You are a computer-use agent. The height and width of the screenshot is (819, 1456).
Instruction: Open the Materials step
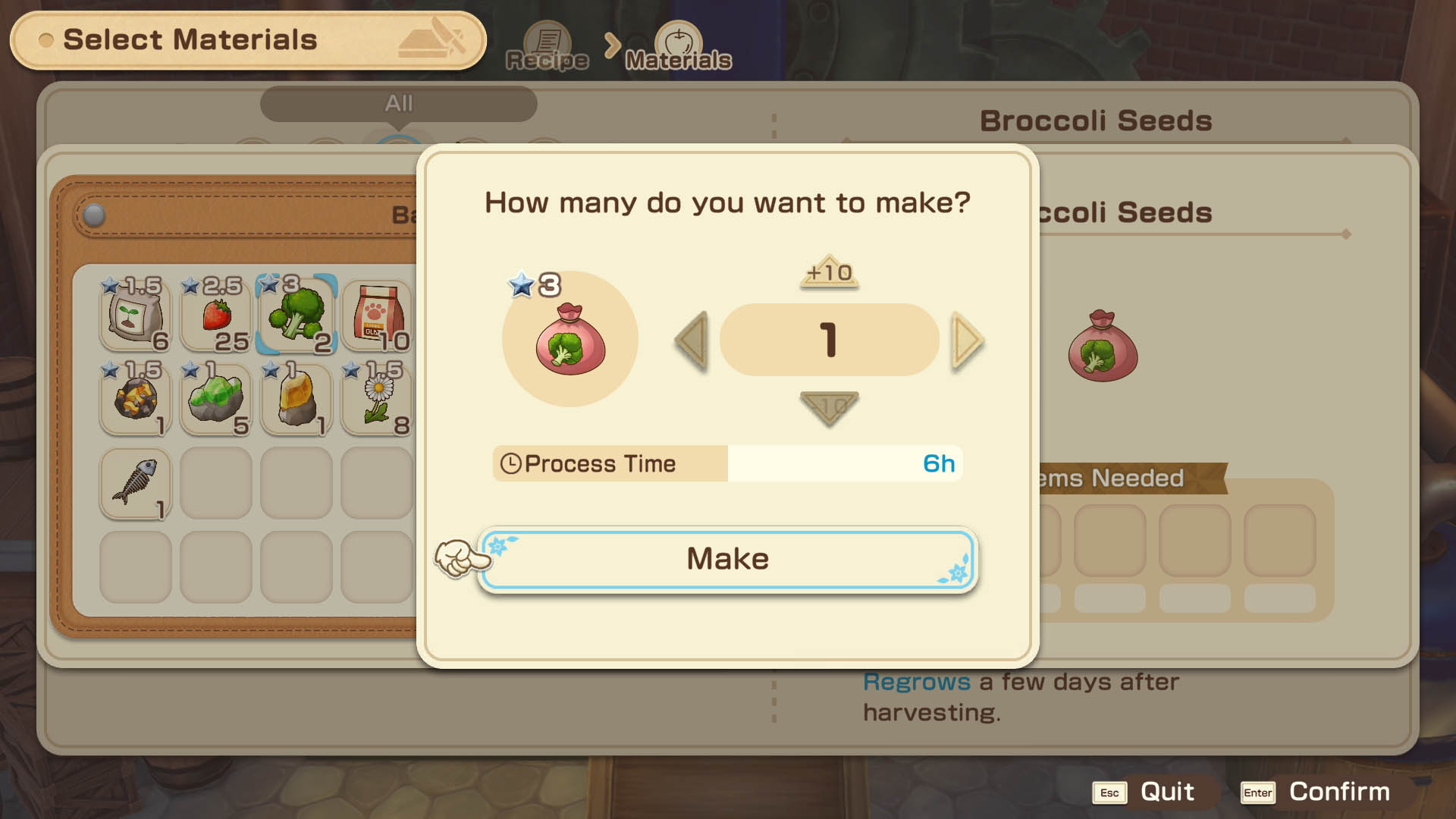click(x=678, y=47)
